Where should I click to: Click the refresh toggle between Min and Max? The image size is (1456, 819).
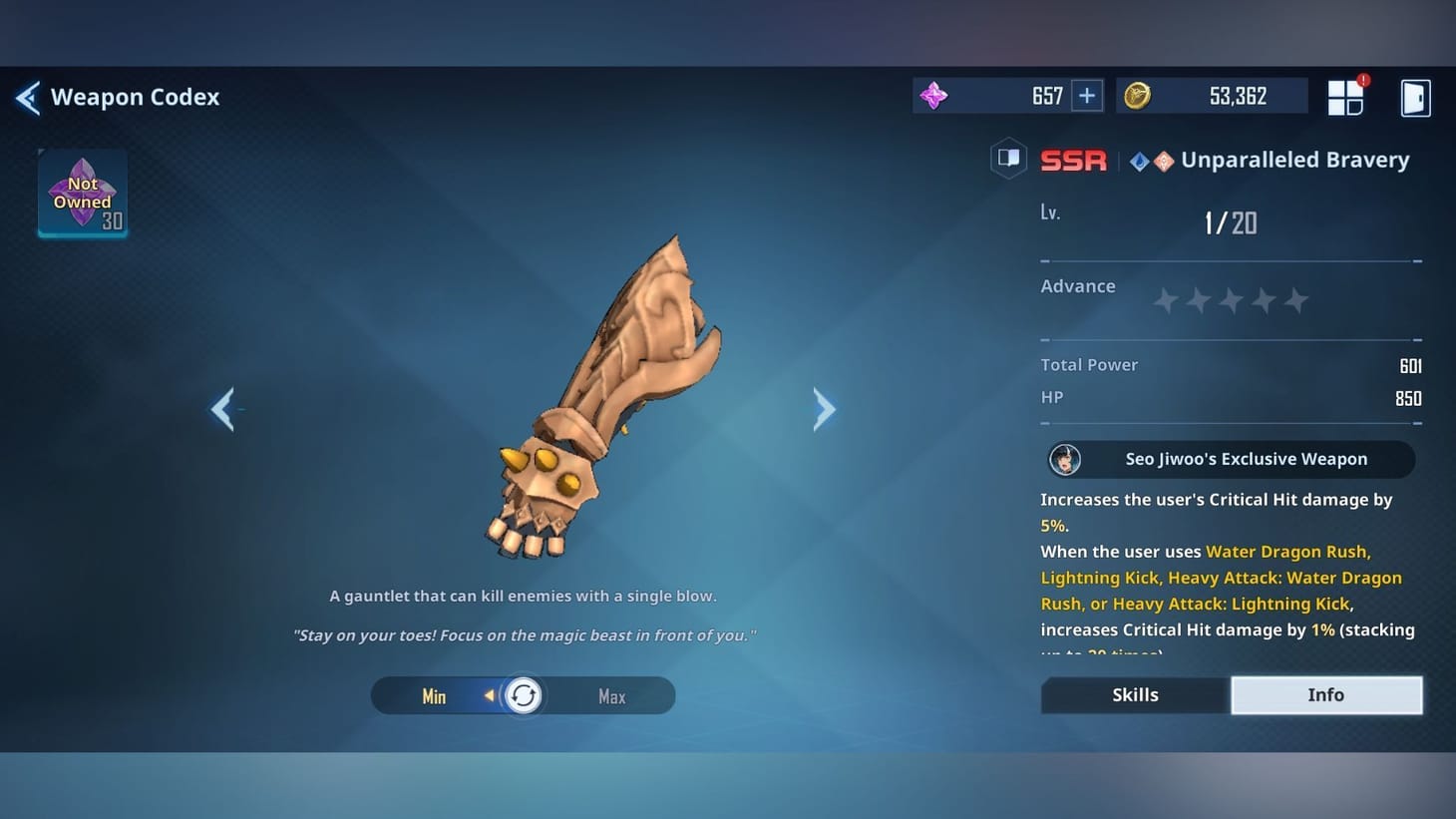523,695
